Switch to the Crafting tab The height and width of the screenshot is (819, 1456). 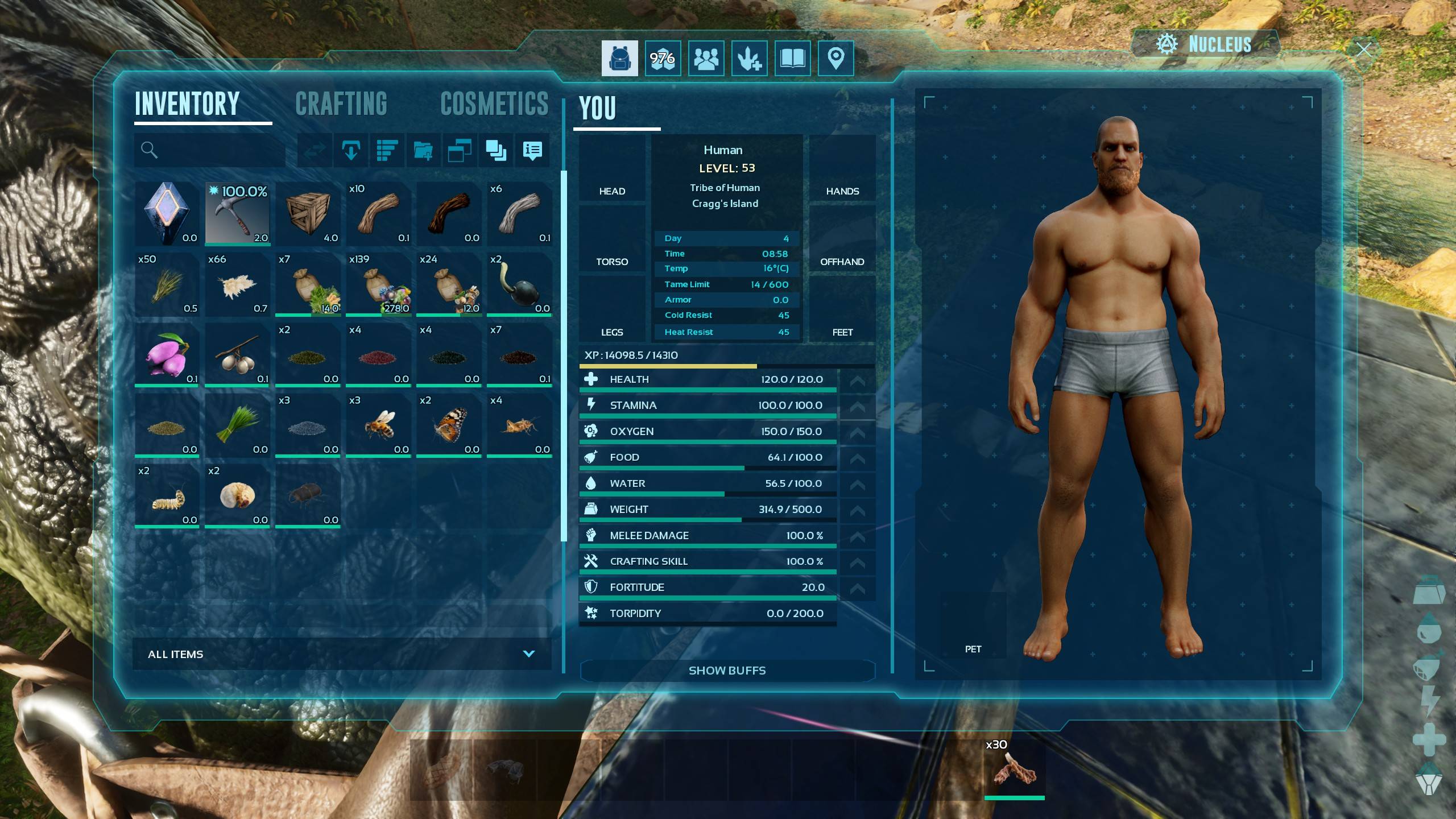pyautogui.click(x=341, y=104)
